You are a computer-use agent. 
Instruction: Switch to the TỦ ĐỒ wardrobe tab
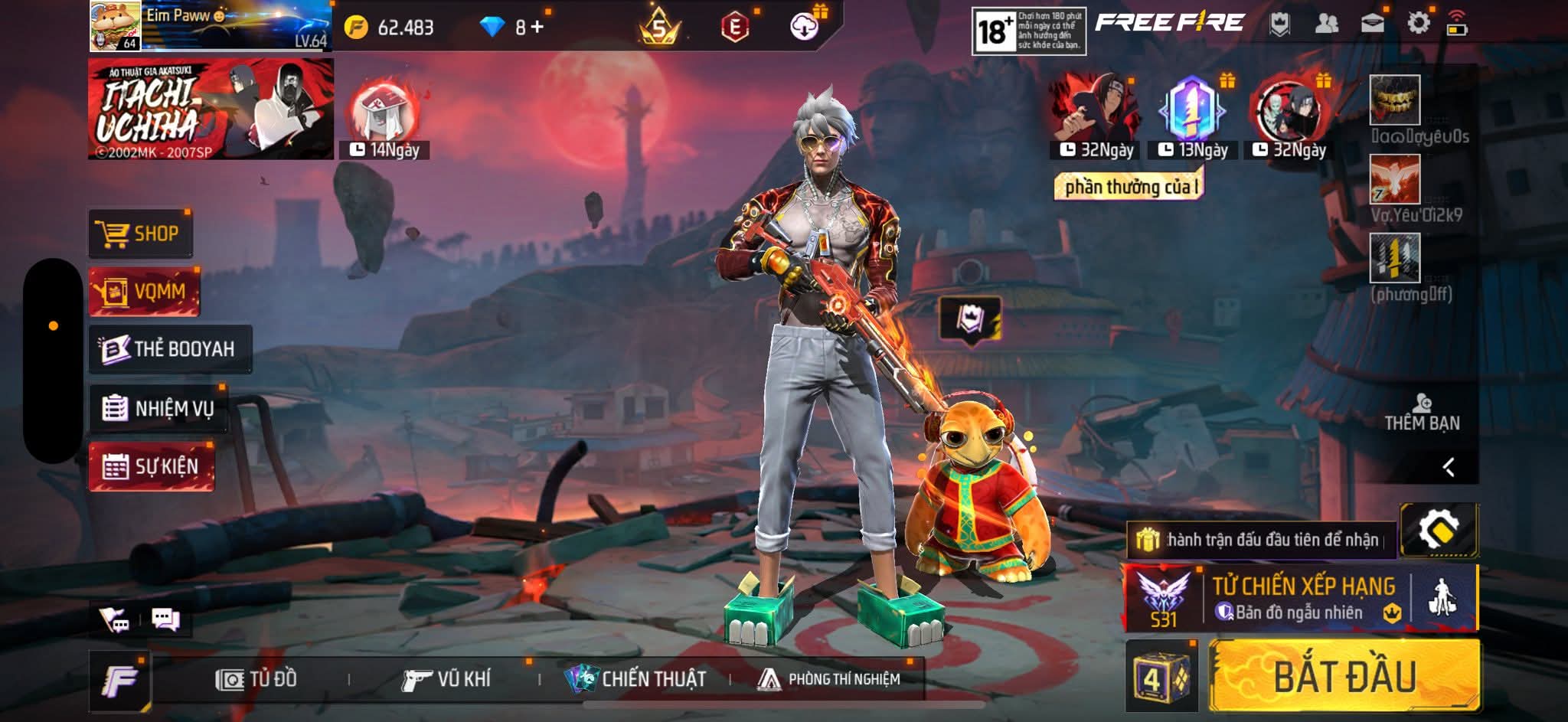click(x=256, y=679)
